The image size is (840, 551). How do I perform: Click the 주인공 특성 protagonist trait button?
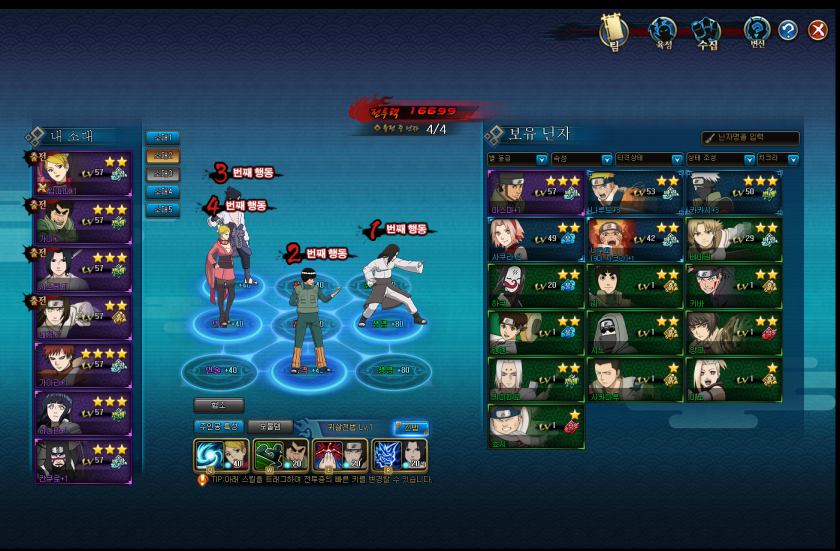coord(217,427)
